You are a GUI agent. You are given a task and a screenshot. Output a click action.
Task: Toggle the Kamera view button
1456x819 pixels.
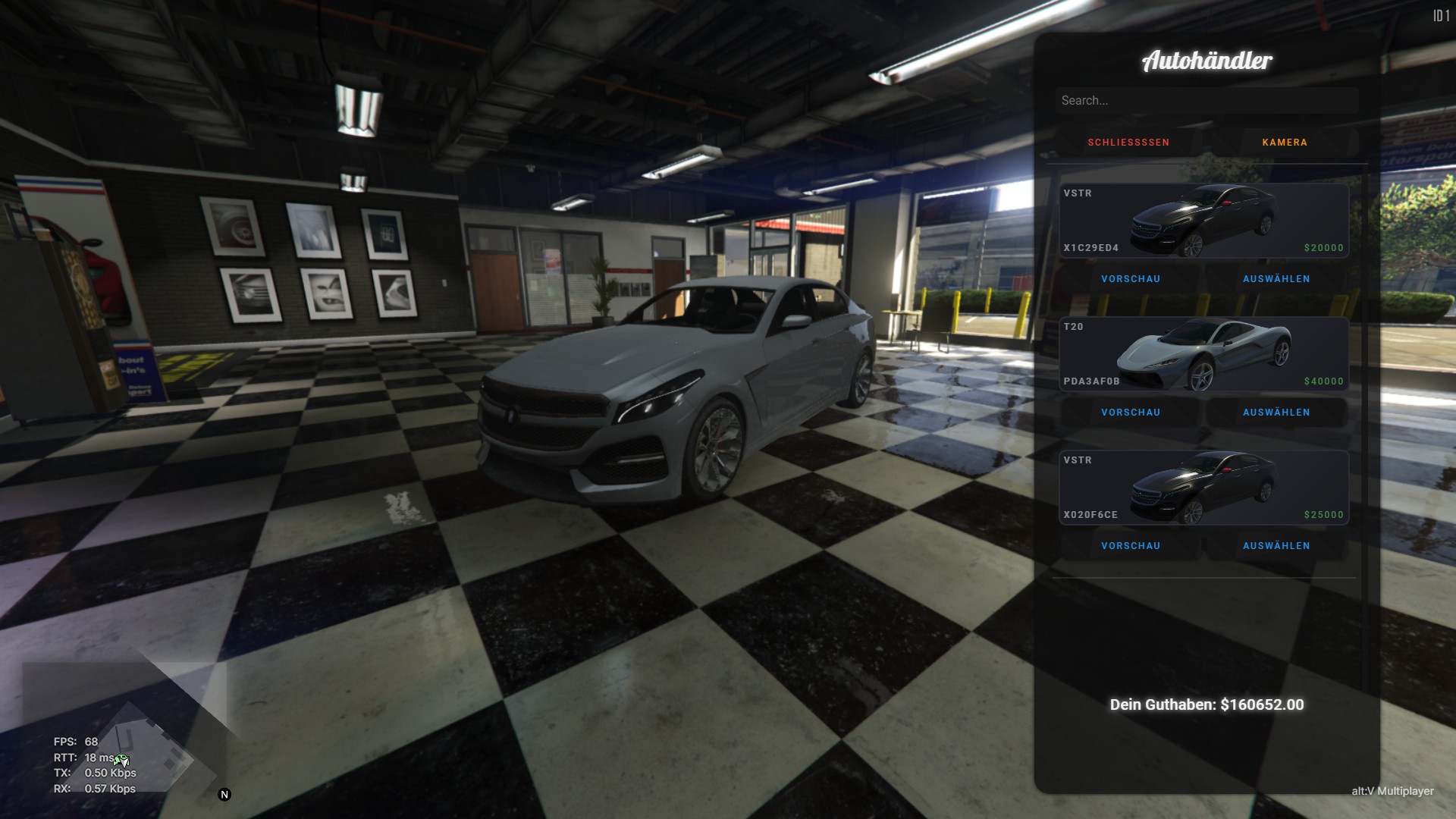(x=1285, y=143)
